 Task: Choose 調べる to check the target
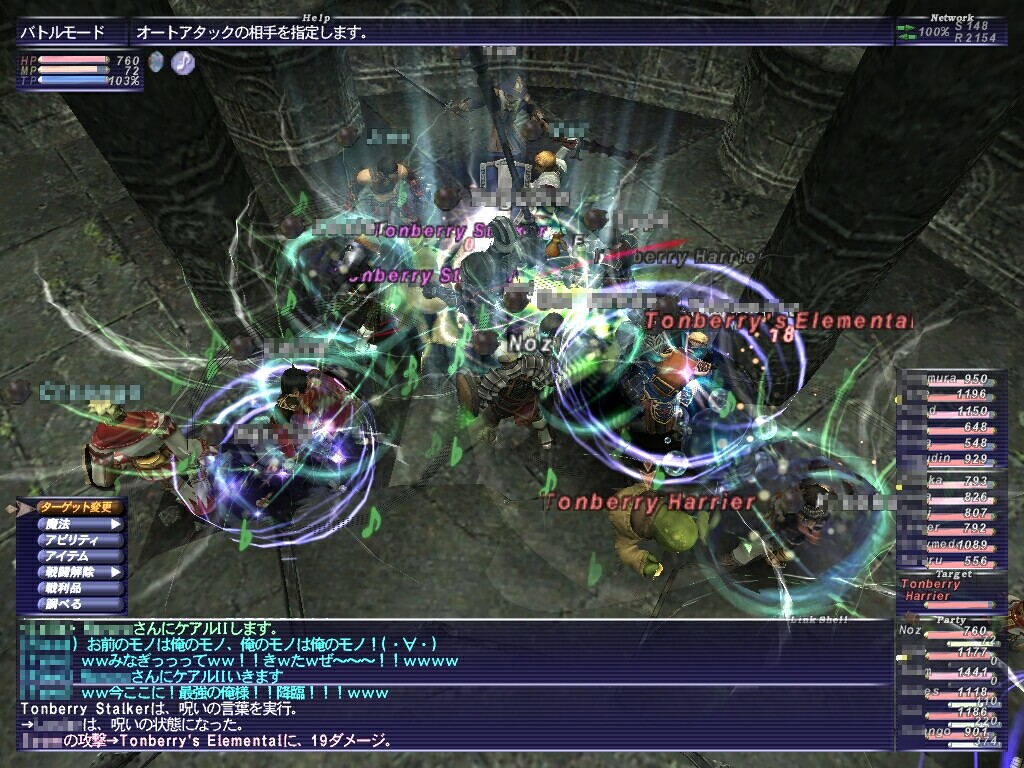click(78, 605)
